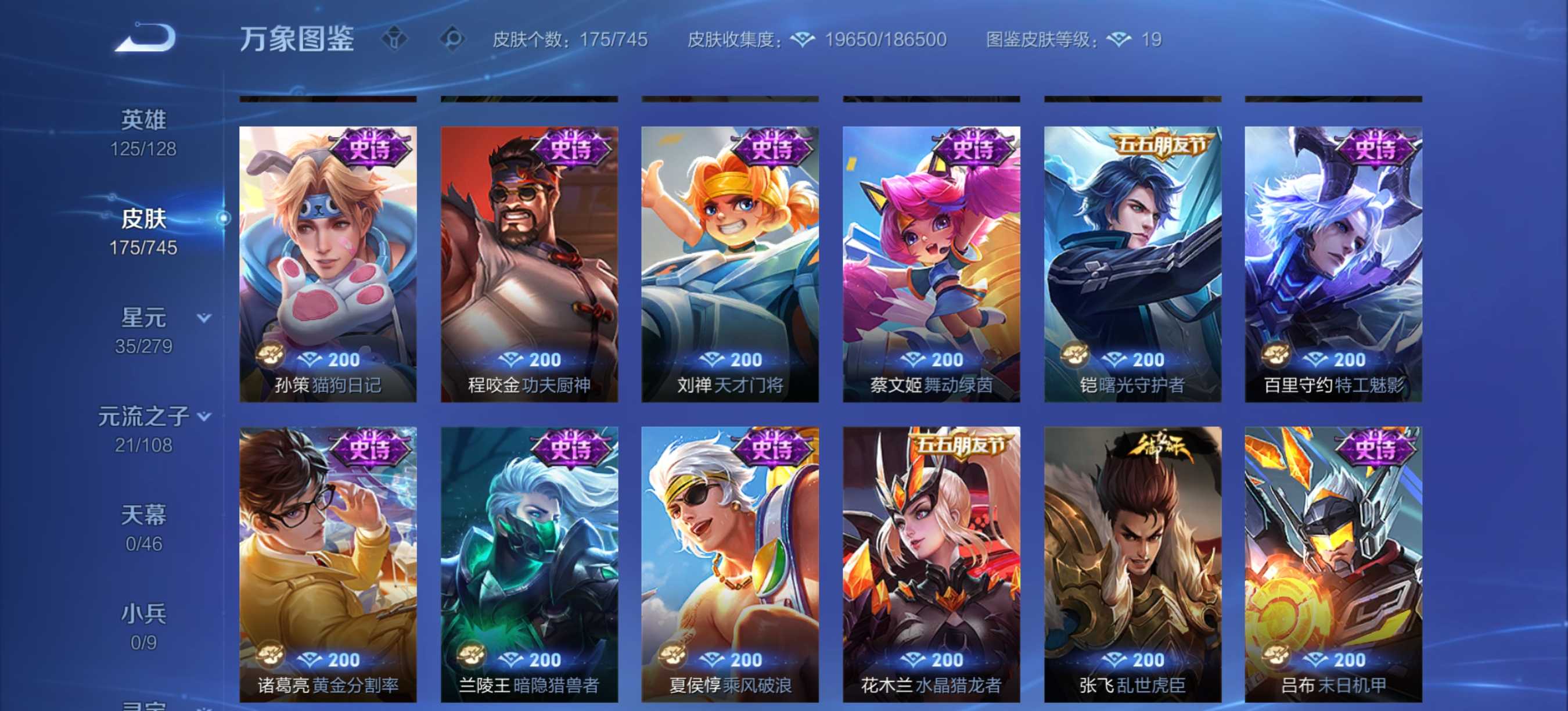
Task: Open the 灵宝 category at sidebar bottom
Action: (143, 706)
